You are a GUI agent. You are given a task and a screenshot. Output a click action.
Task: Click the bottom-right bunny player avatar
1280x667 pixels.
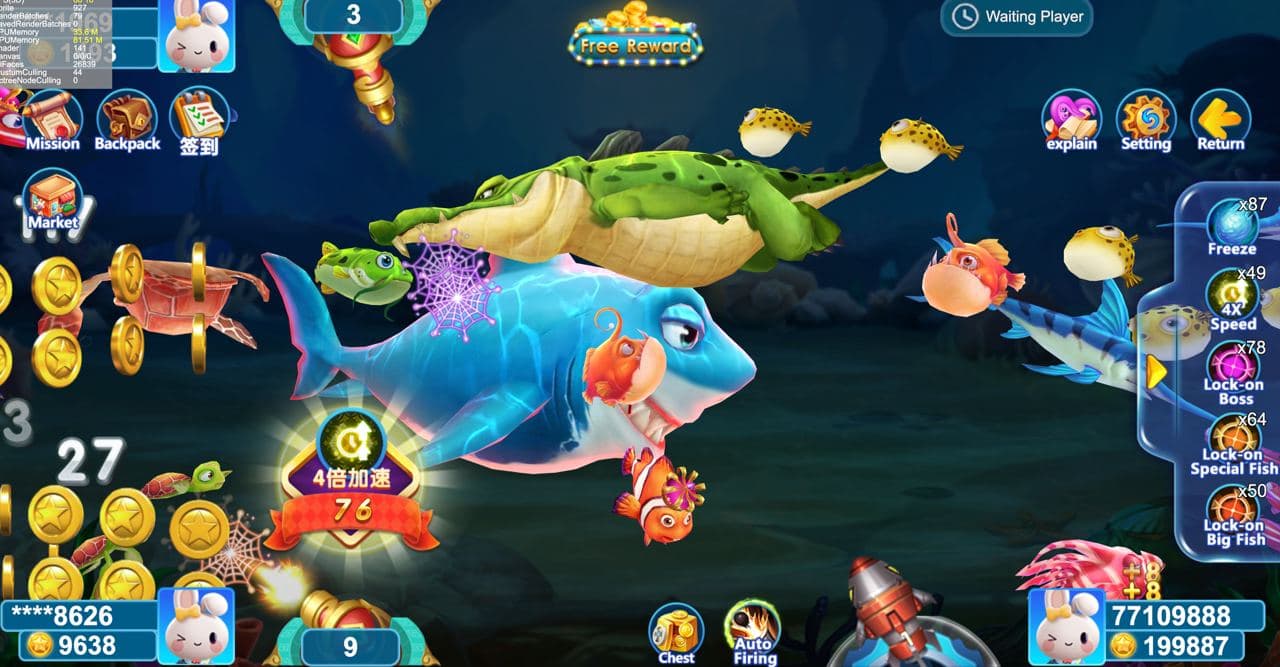pos(1065,627)
